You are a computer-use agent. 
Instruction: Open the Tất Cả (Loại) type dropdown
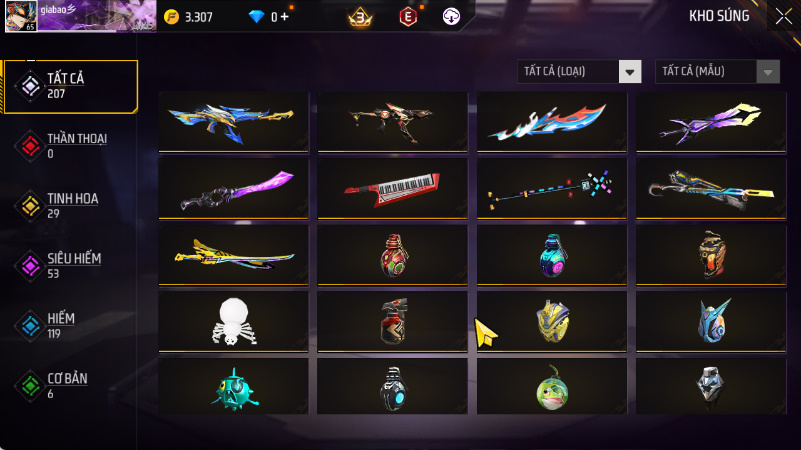tap(579, 71)
